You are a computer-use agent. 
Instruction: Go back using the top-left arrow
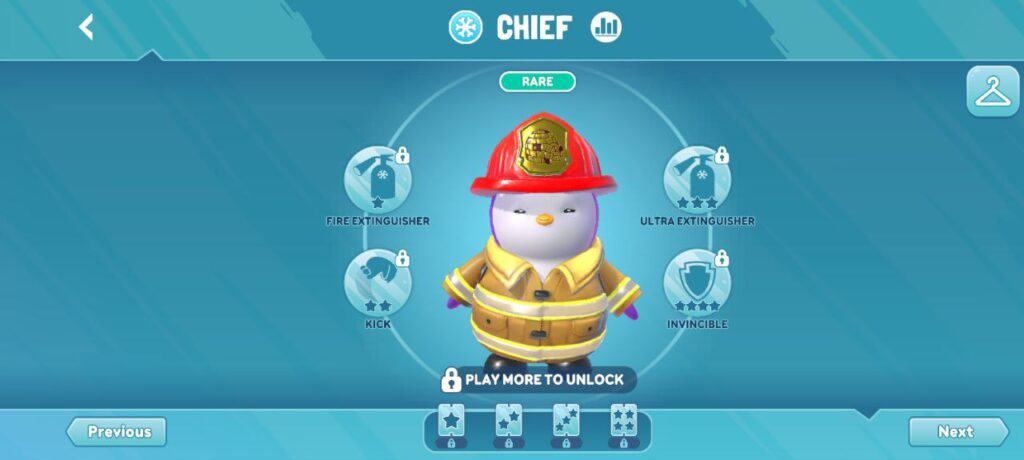(87, 27)
